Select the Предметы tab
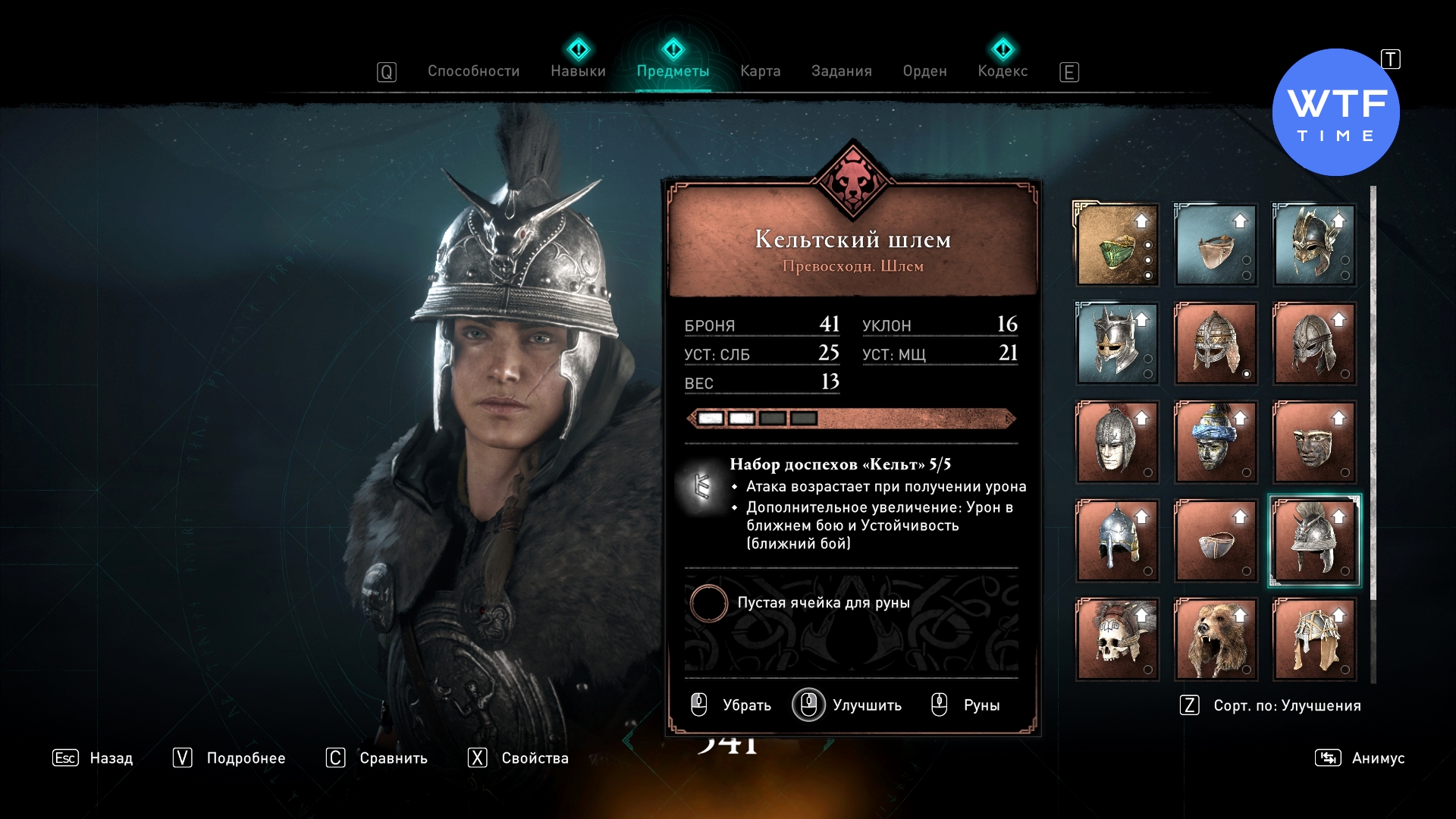Viewport: 1456px width, 819px height. pos(673,71)
